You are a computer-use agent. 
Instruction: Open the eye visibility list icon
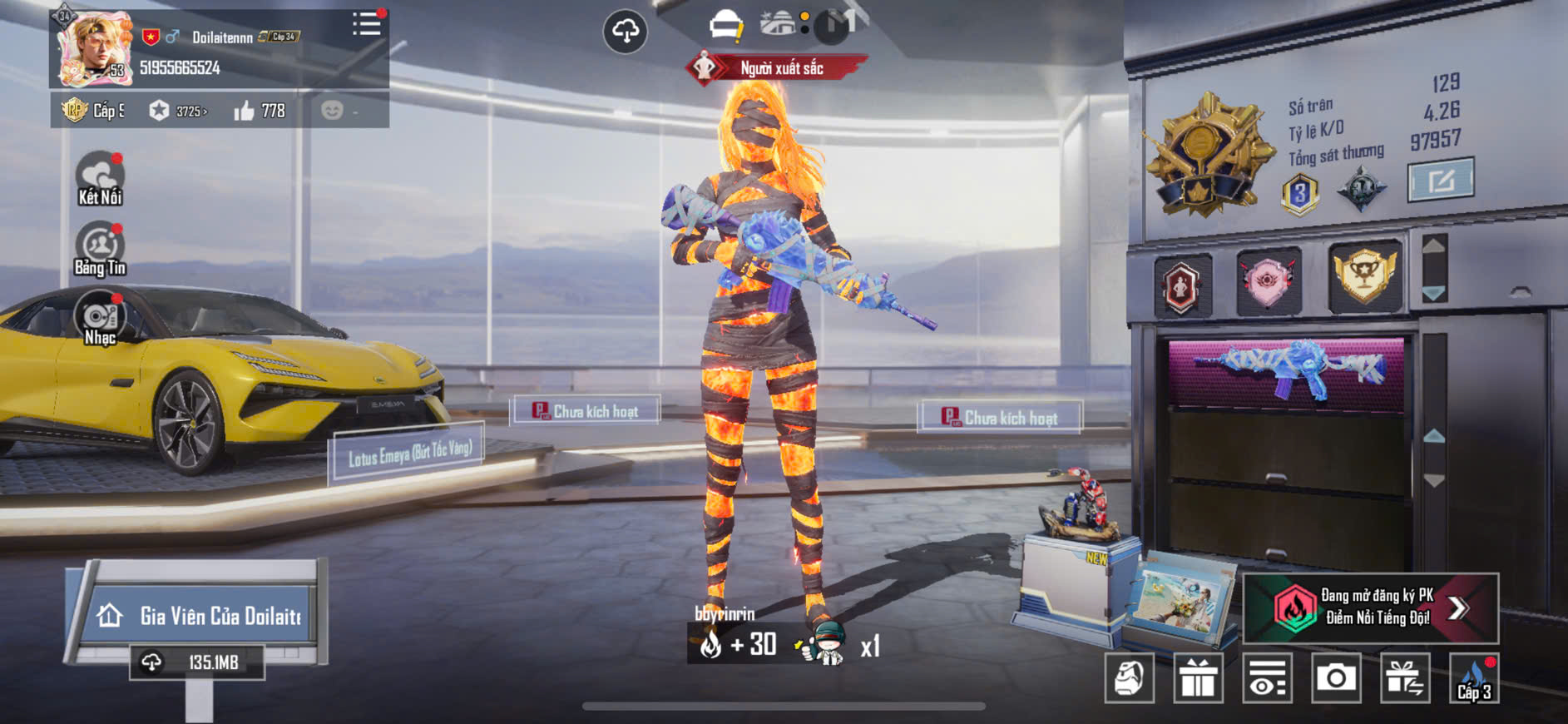point(1267,678)
